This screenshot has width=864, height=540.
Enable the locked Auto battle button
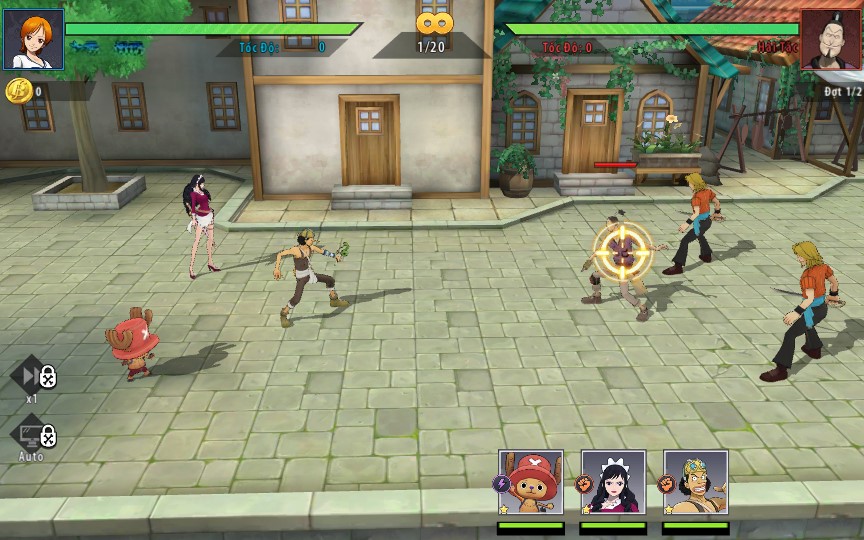[x=33, y=435]
